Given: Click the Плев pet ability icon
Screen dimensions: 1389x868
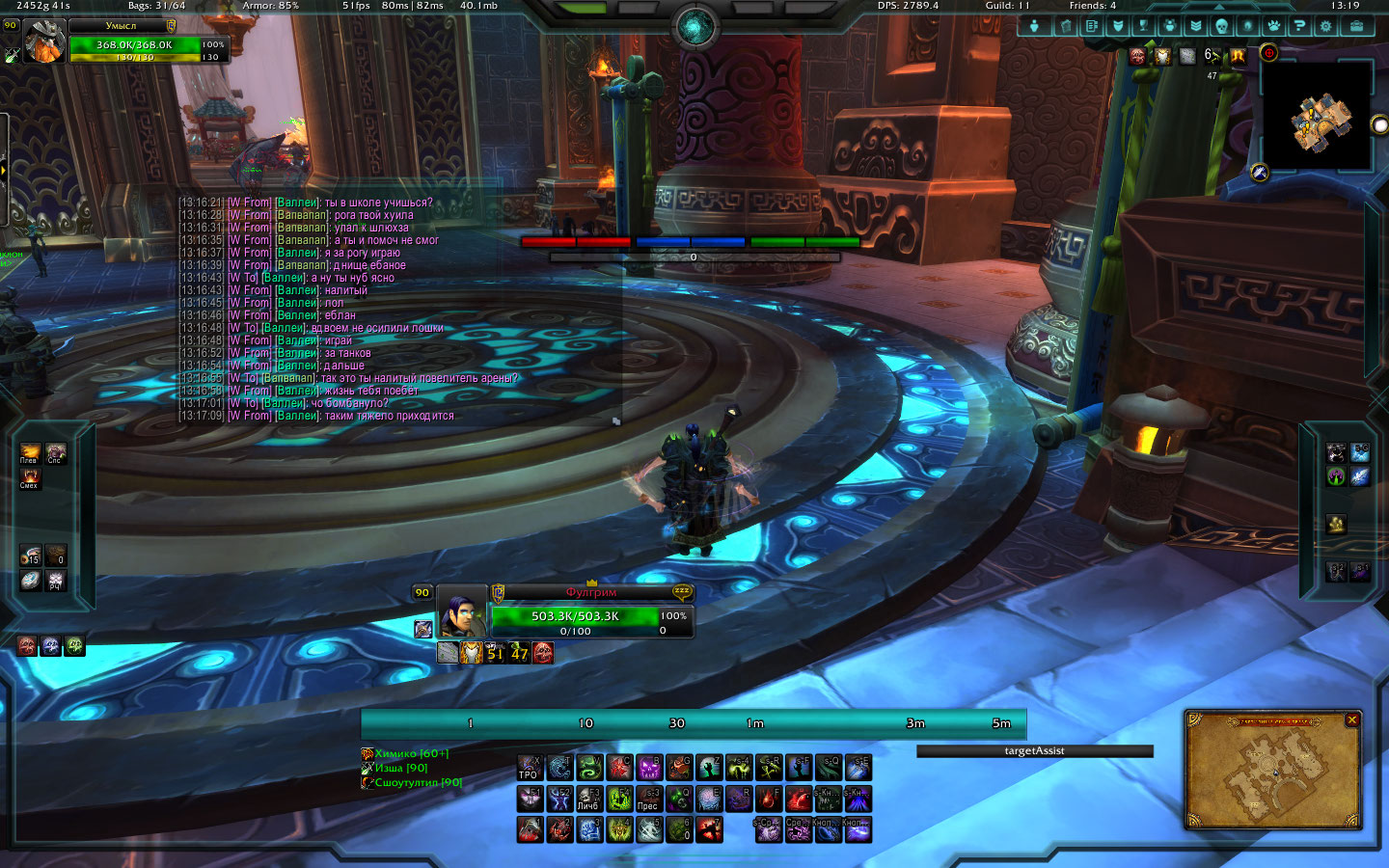Looking at the screenshot, I should [30, 451].
